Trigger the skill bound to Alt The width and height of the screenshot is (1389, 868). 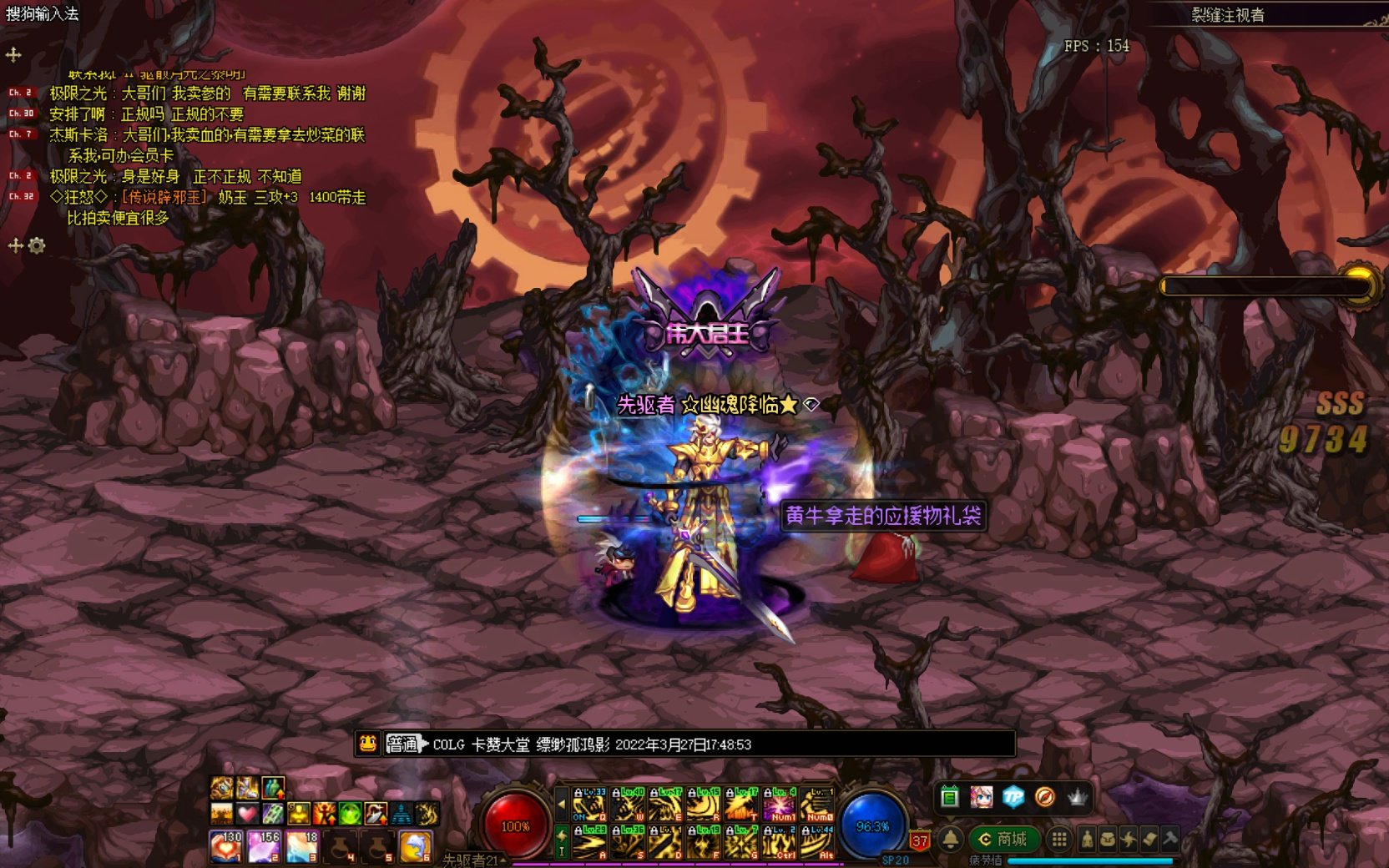pos(817,843)
